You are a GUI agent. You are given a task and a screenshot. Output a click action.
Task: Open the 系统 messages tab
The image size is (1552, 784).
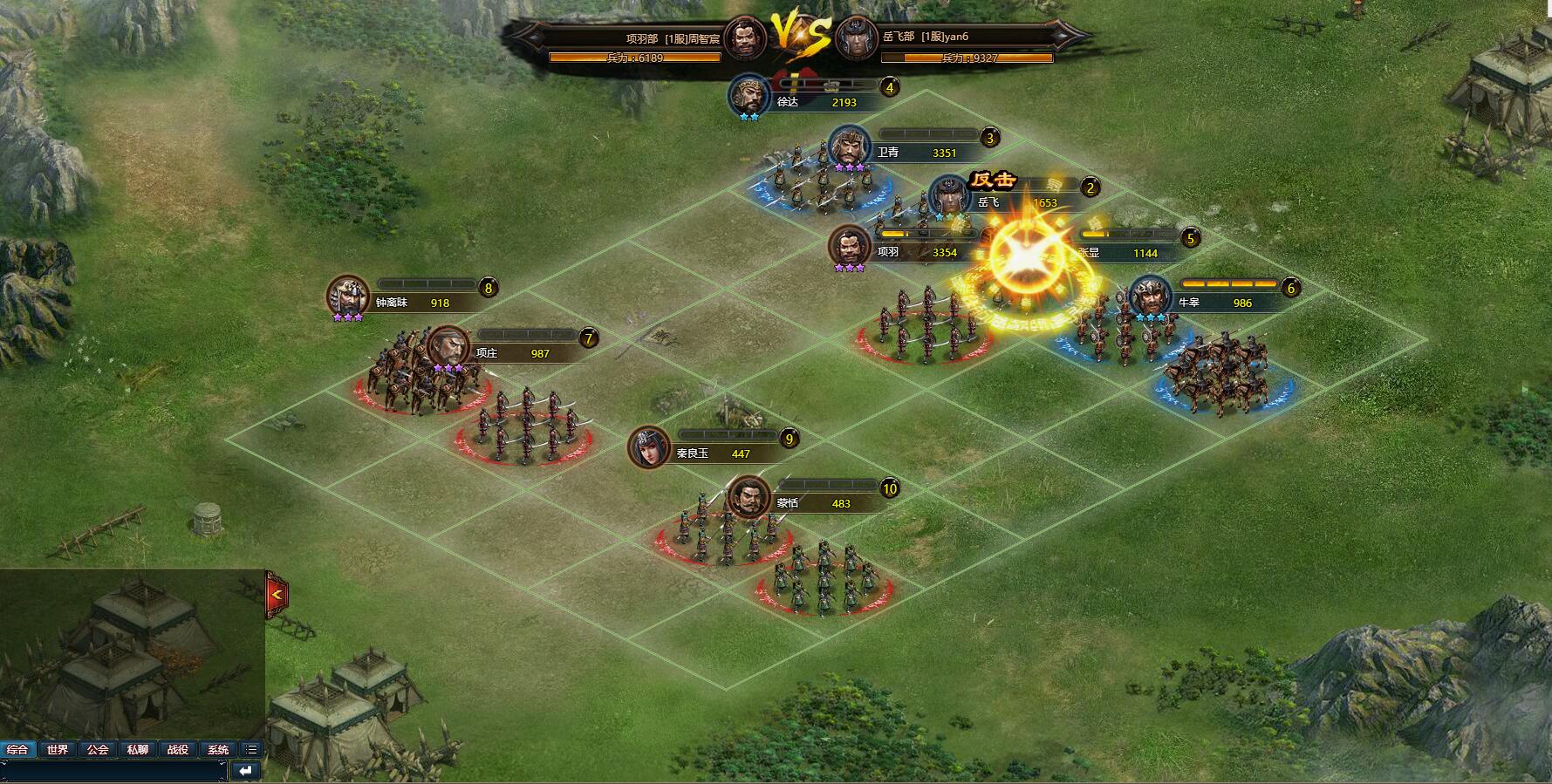click(x=218, y=750)
